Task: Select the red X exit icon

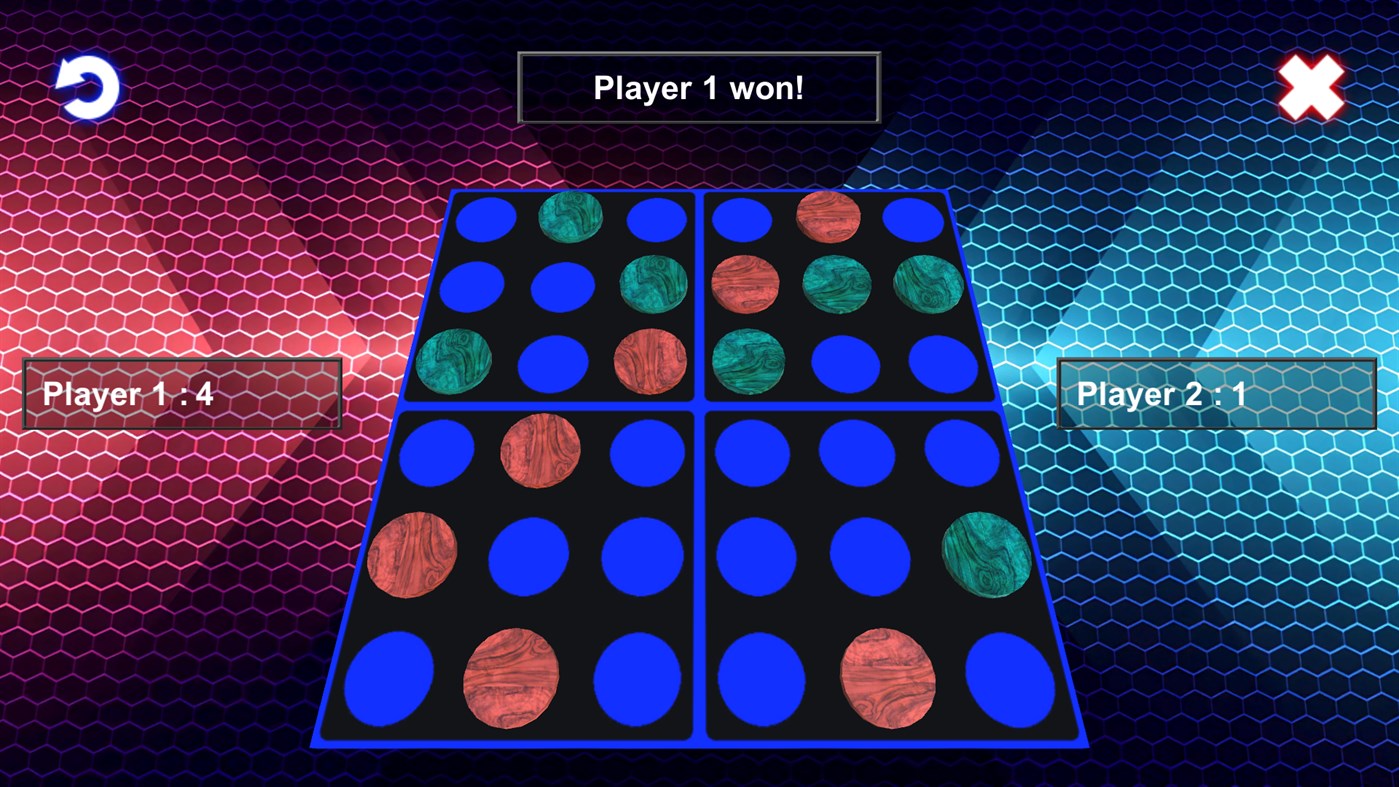Action: pyautogui.click(x=1312, y=87)
